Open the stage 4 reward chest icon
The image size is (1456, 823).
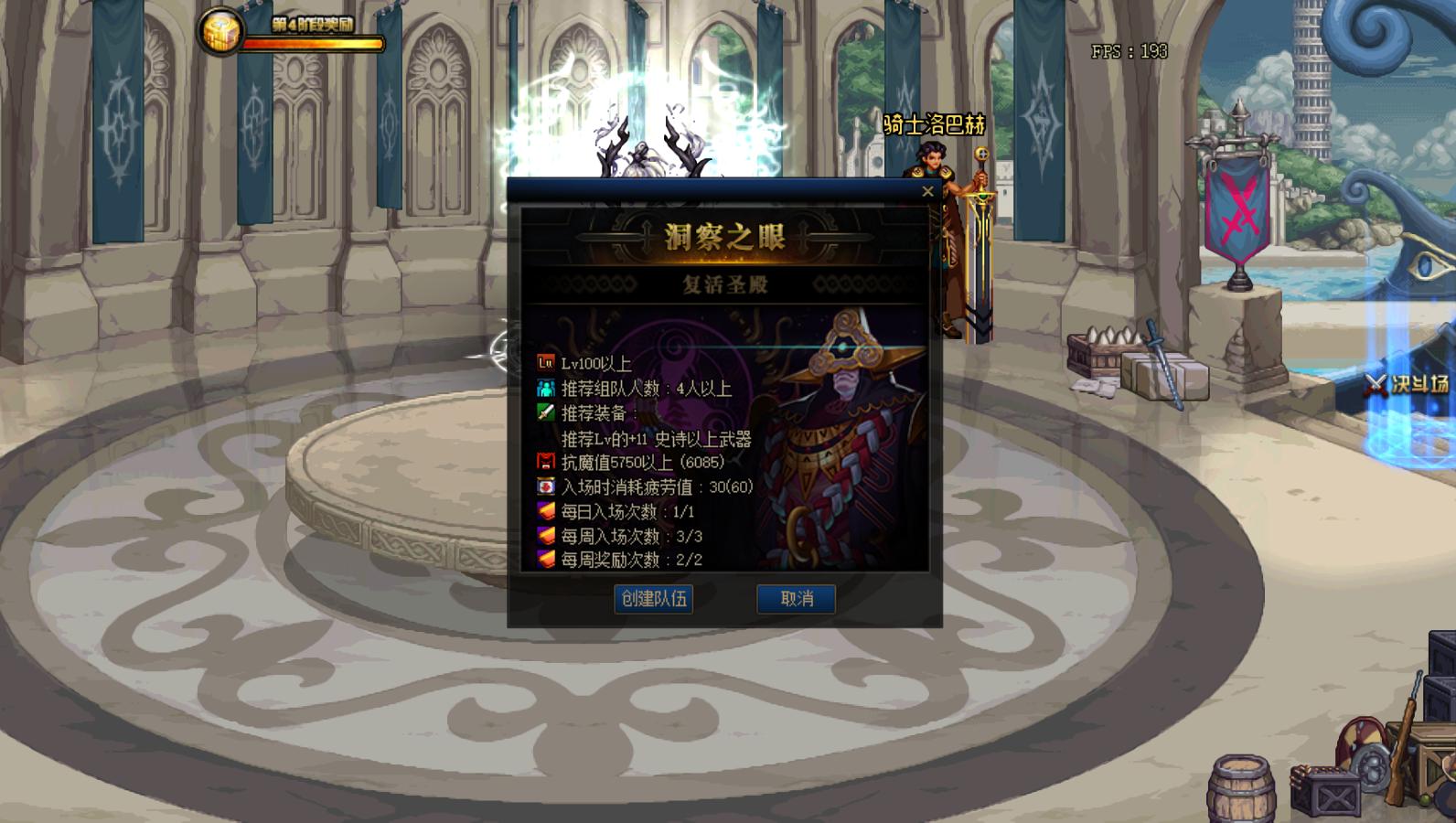pos(221,32)
